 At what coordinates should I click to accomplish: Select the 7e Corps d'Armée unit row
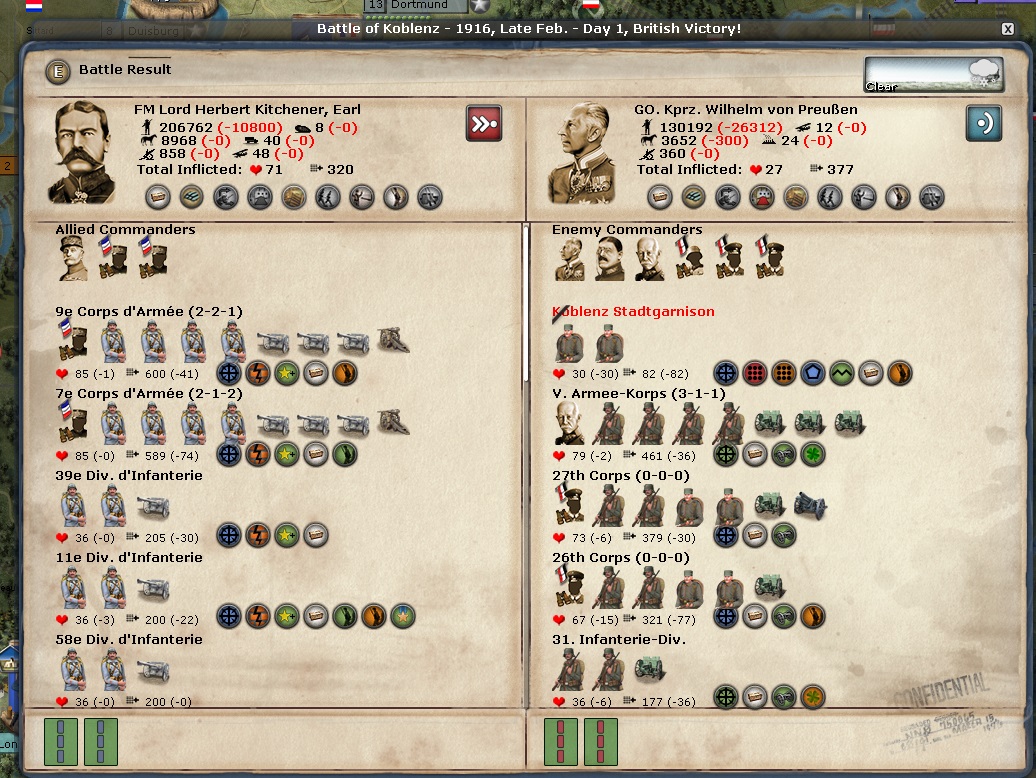pyautogui.click(x=149, y=394)
